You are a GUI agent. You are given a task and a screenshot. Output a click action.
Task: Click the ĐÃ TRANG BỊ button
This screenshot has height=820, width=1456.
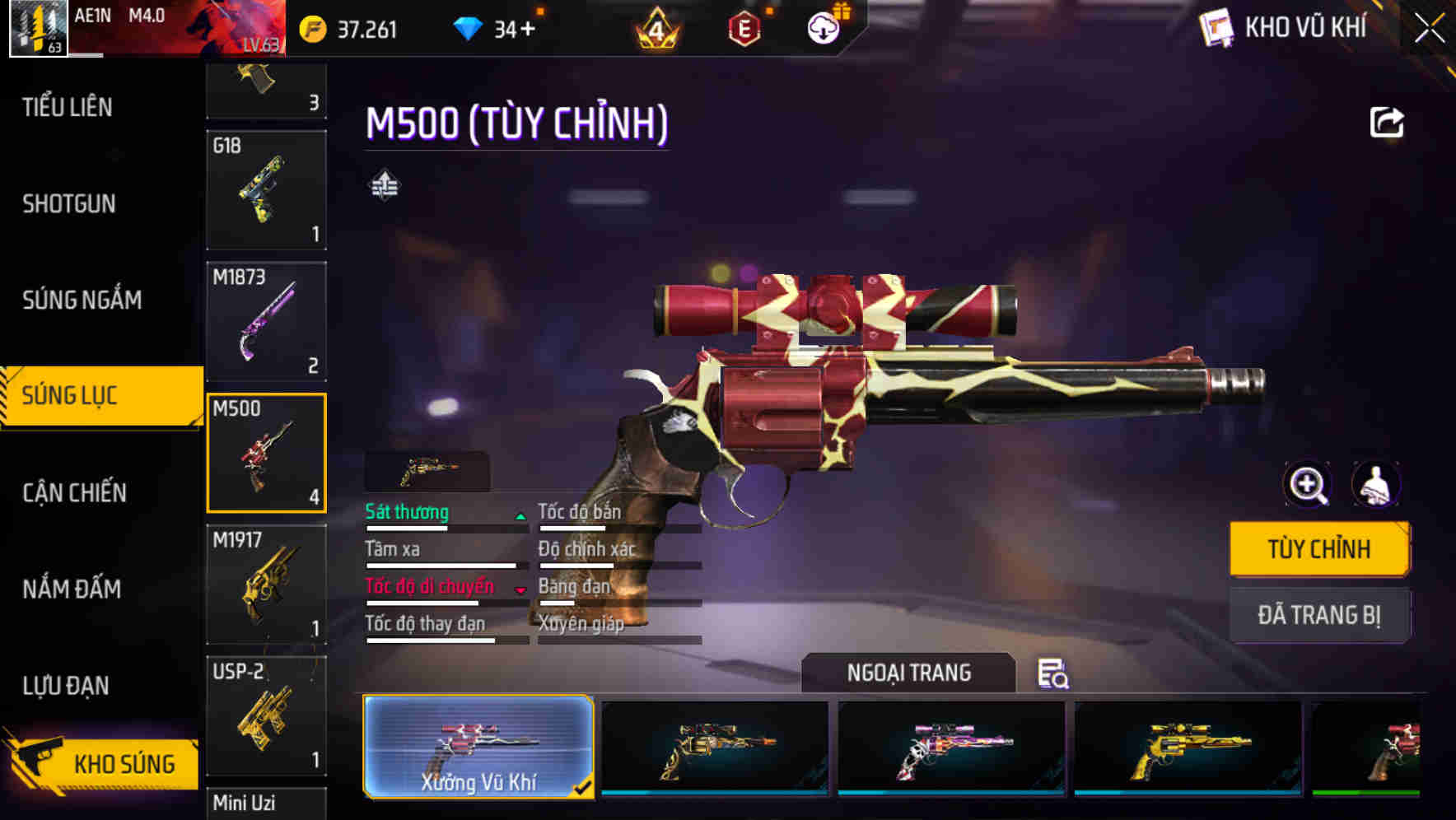1319,615
